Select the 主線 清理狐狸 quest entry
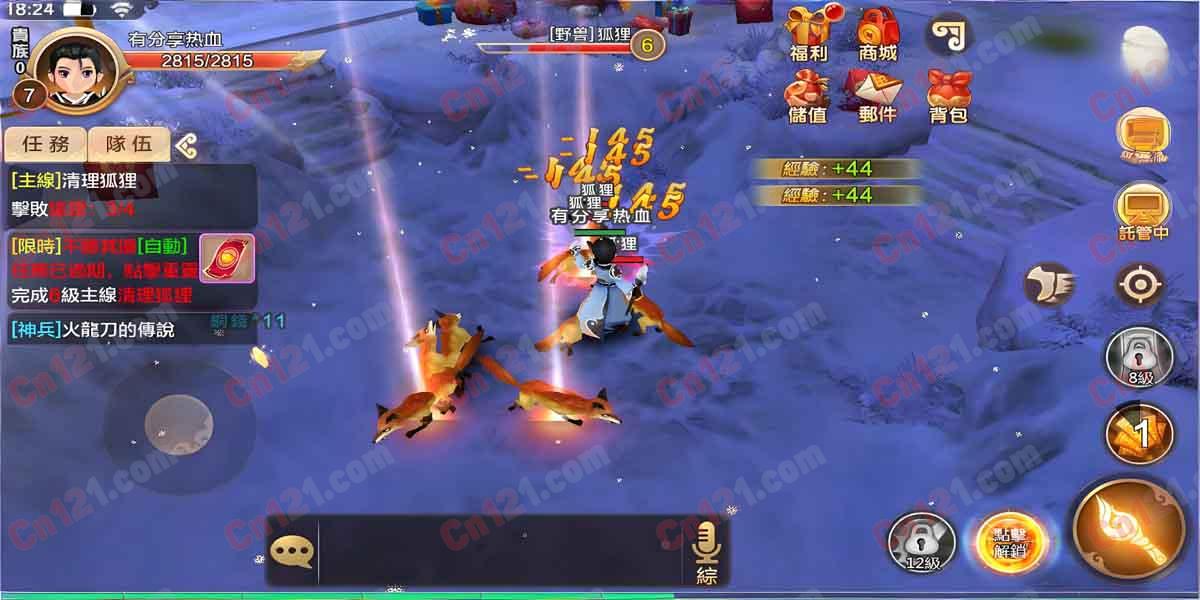1200x600 pixels. (x=130, y=195)
